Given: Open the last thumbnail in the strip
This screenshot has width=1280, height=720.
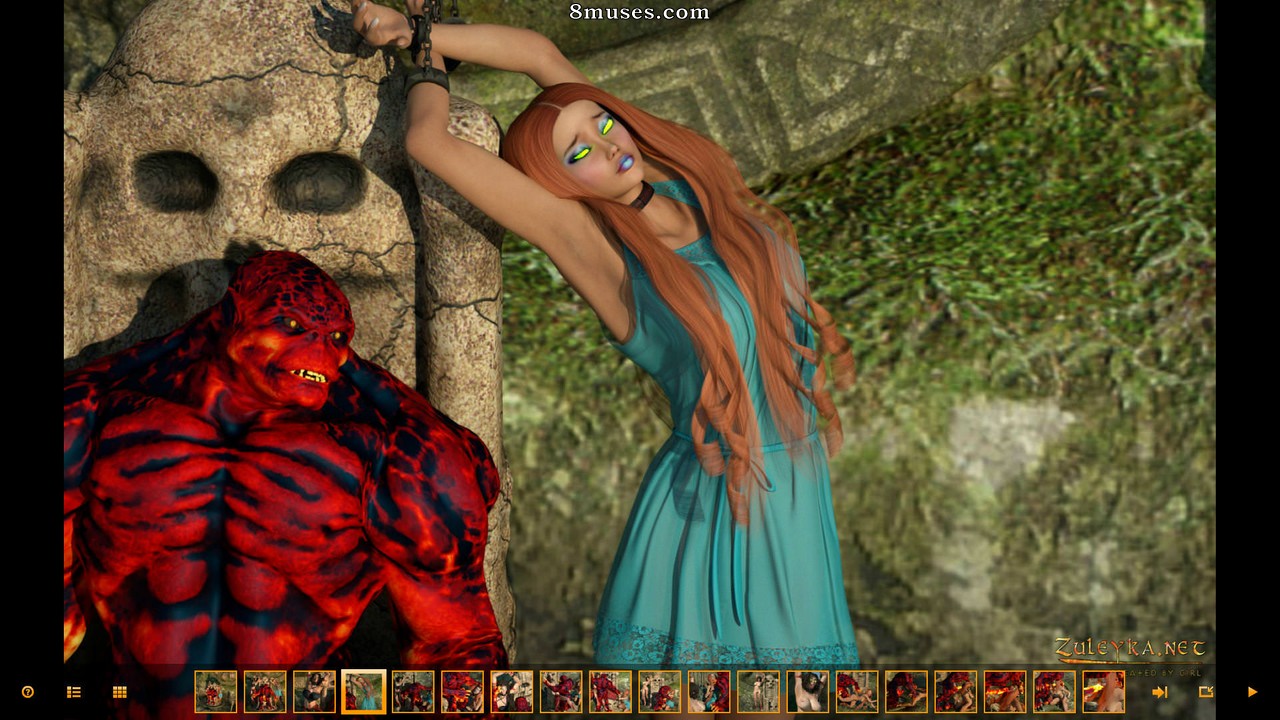Looking at the screenshot, I should (x=1103, y=692).
